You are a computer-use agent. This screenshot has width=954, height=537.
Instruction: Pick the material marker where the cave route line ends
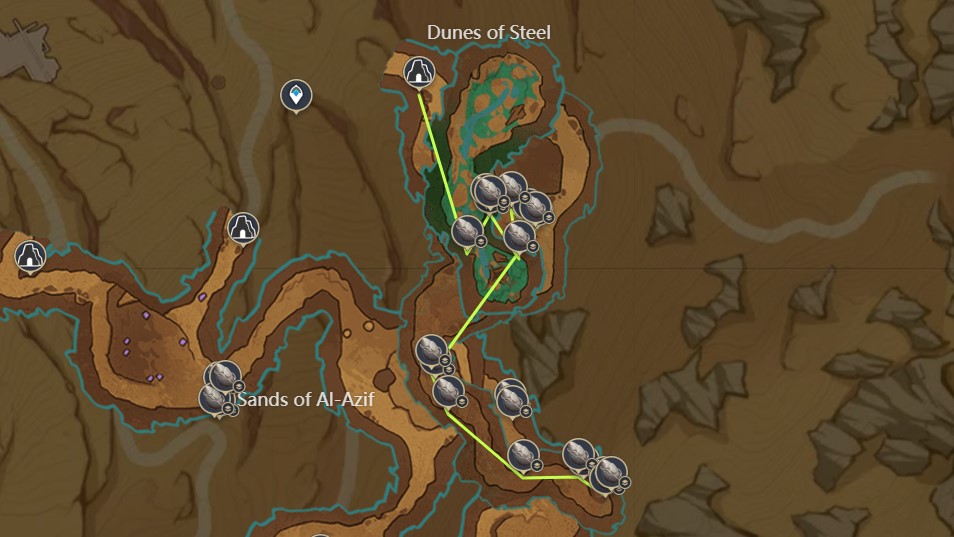tap(466, 232)
